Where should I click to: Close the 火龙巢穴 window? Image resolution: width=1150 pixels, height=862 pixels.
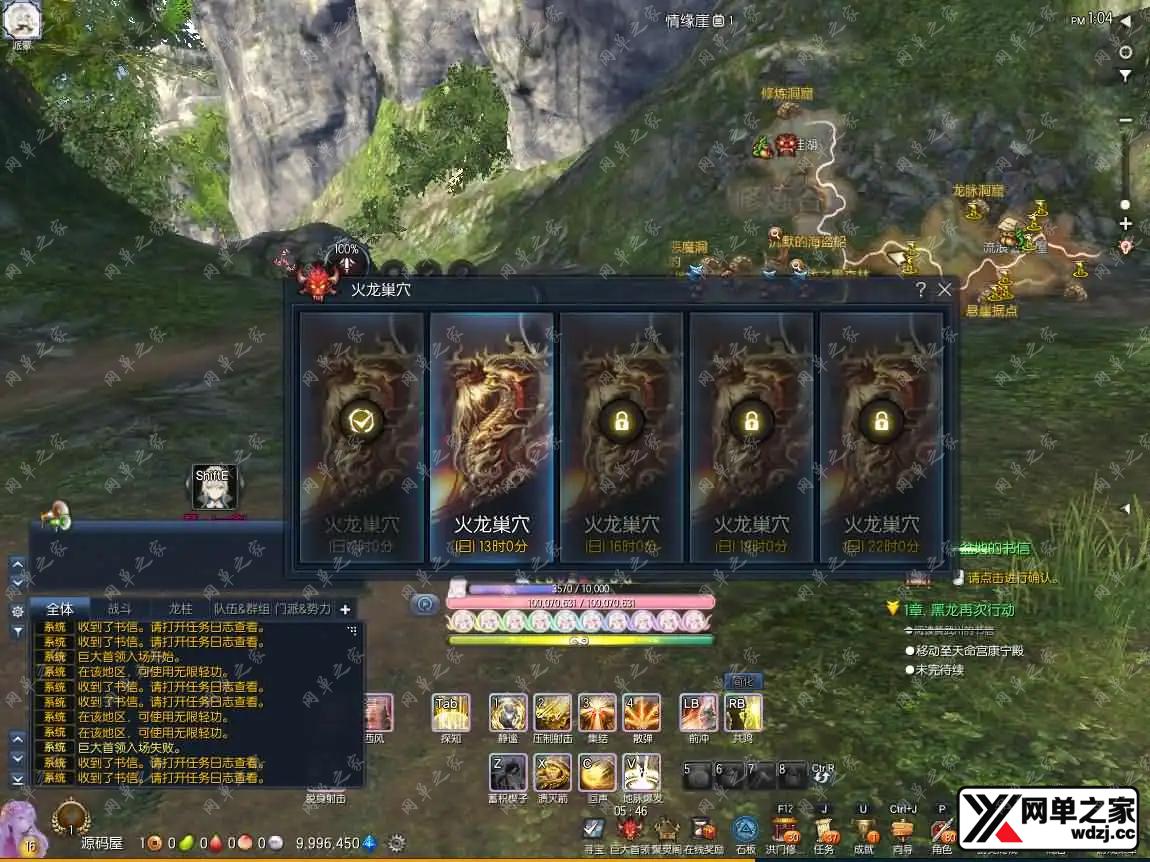pos(944,290)
